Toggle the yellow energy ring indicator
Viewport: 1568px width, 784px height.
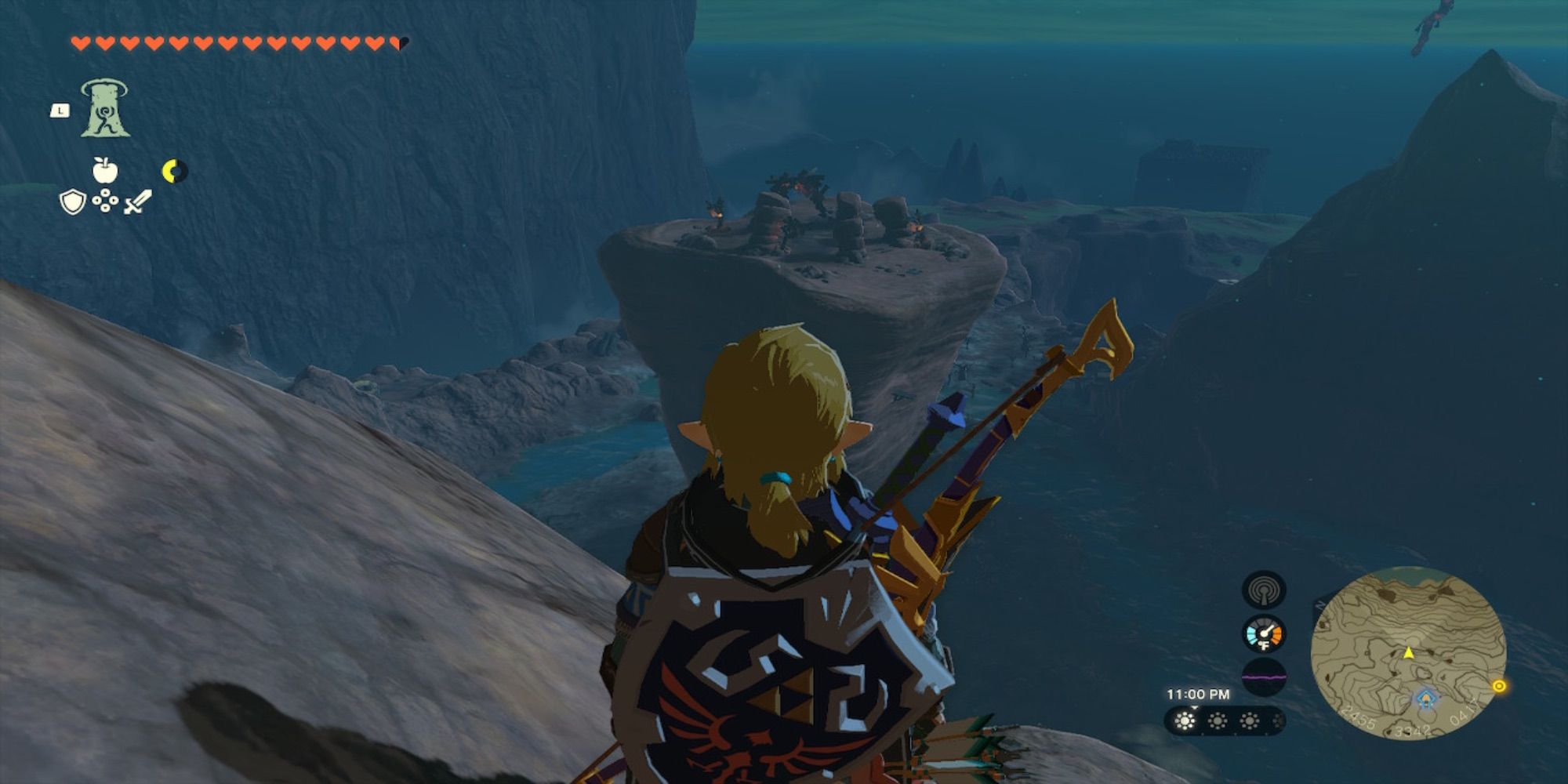click(176, 170)
